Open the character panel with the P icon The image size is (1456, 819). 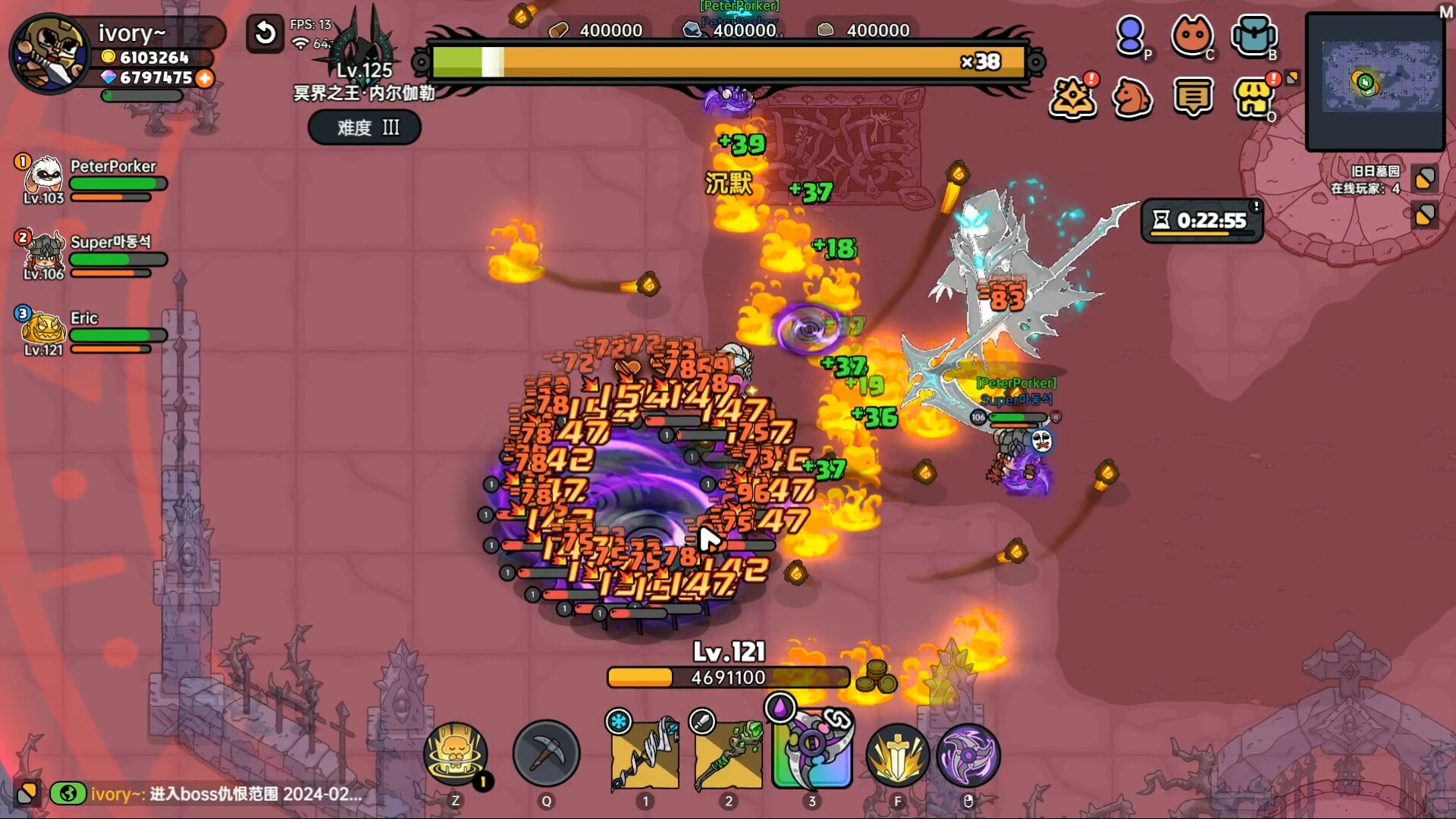pos(1131,36)
